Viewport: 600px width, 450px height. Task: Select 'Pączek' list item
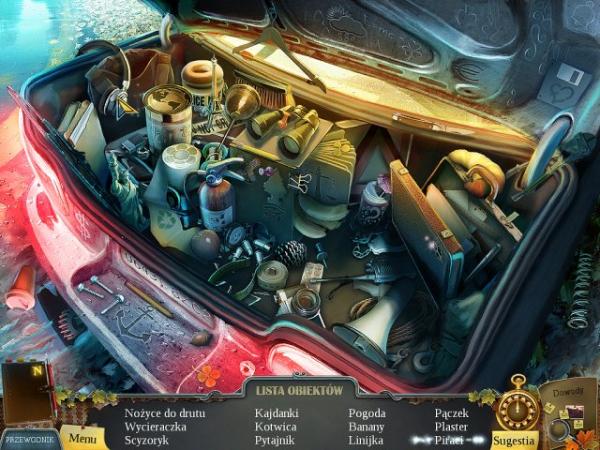[451, 412]
